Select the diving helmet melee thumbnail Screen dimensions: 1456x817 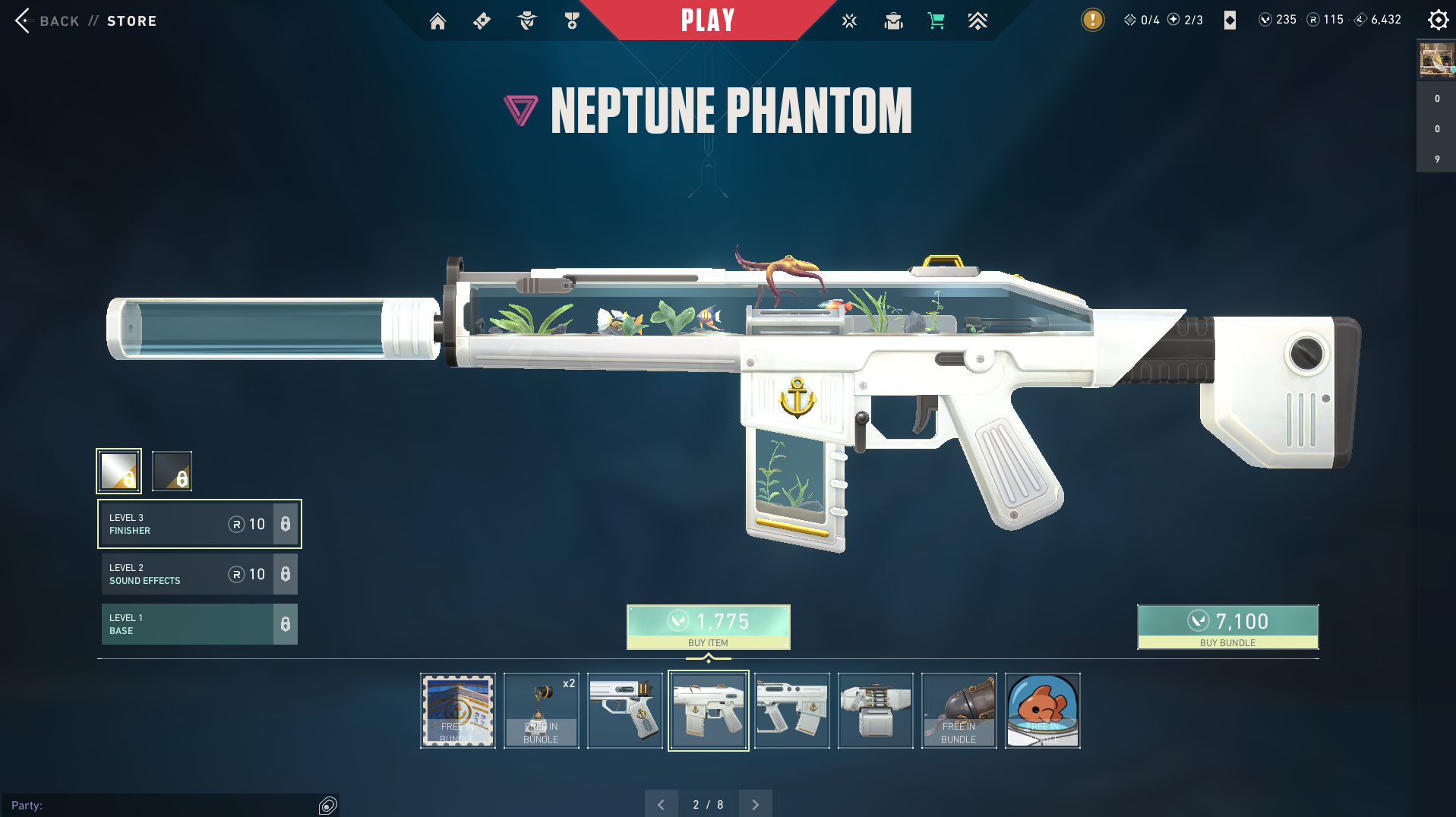coord(959,711)
